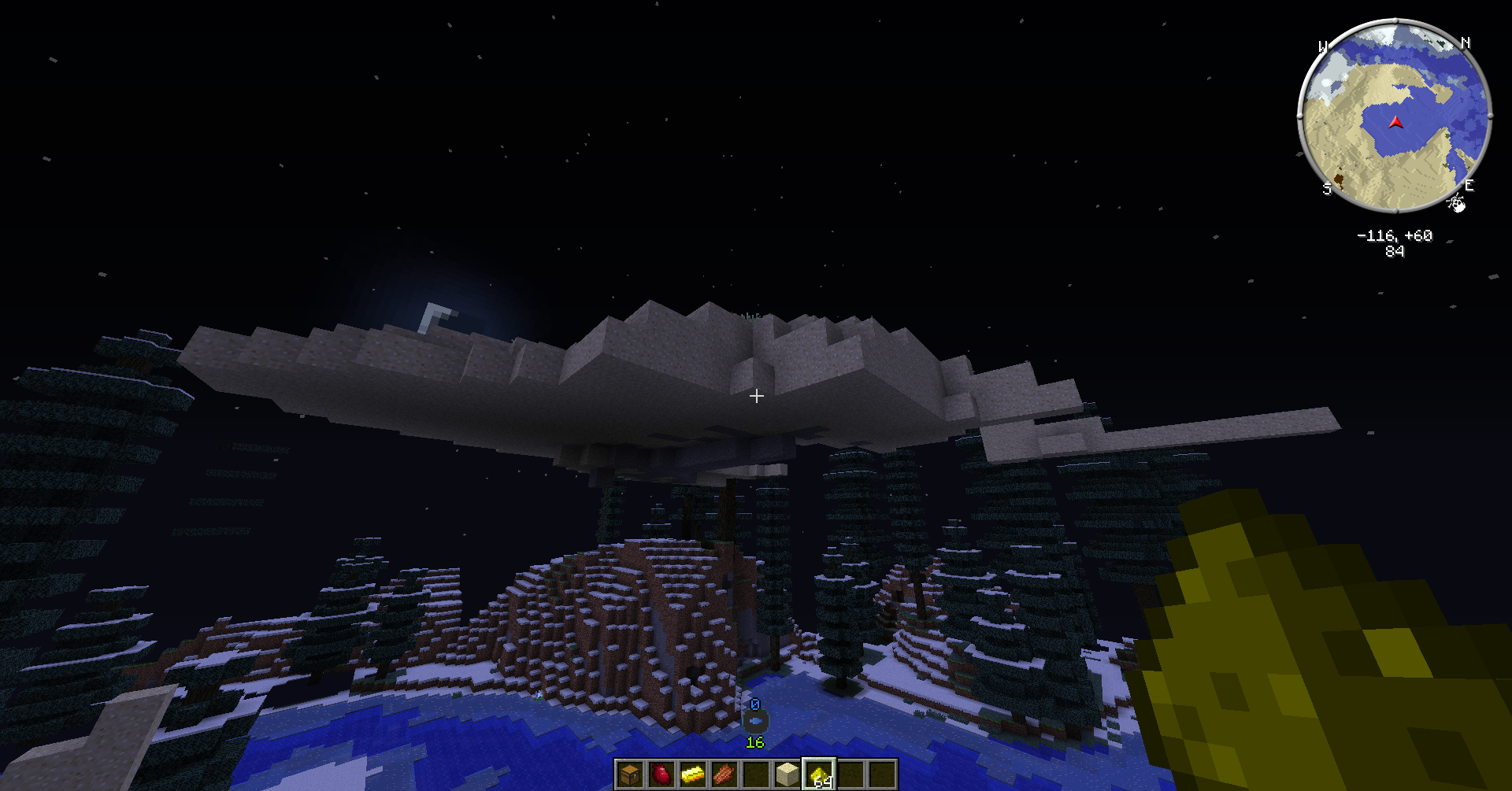
Task: Click the red player arrow on minimap
Action: click(1395, 123)
